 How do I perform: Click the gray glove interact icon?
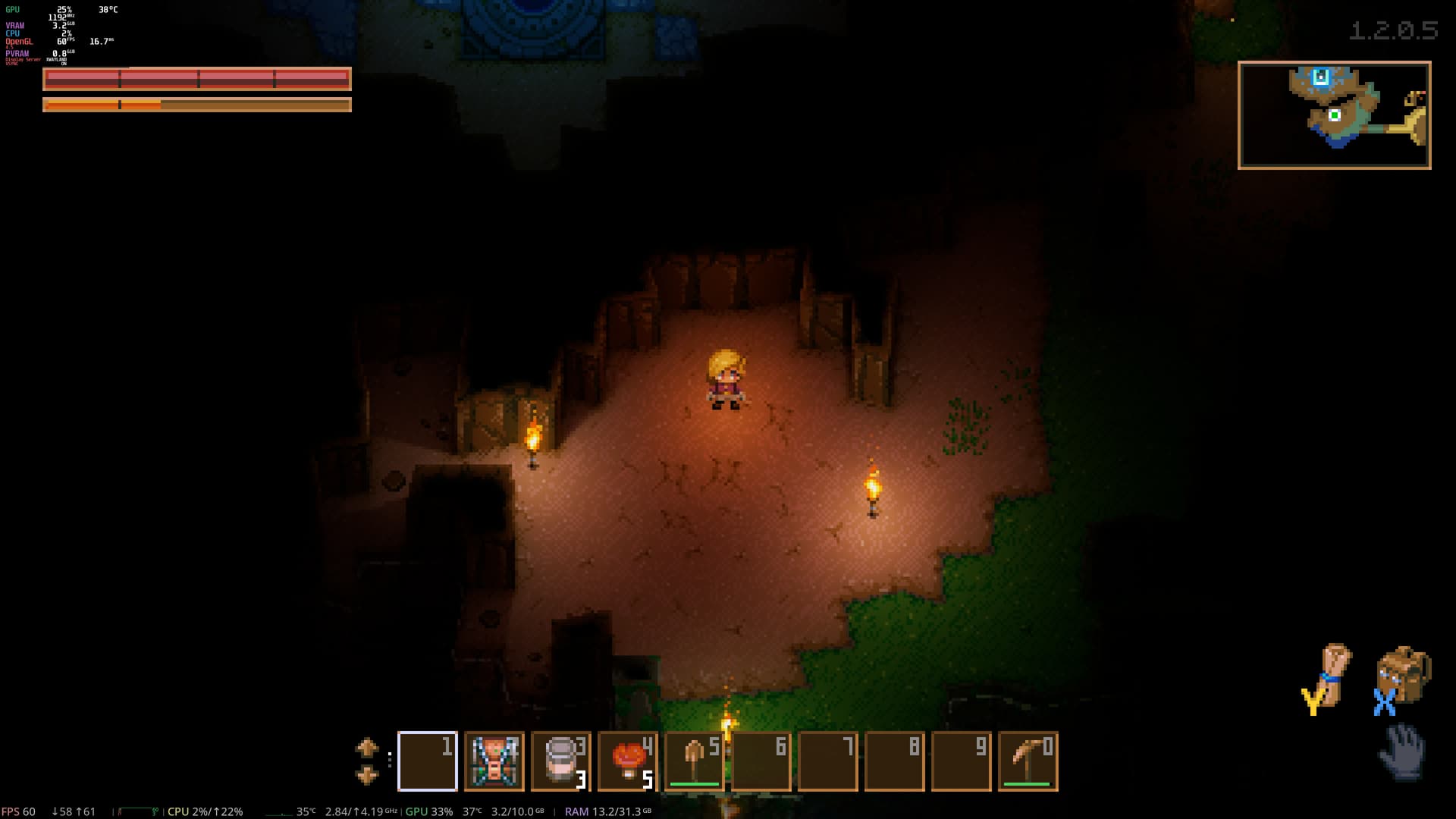pos(1402,752)
